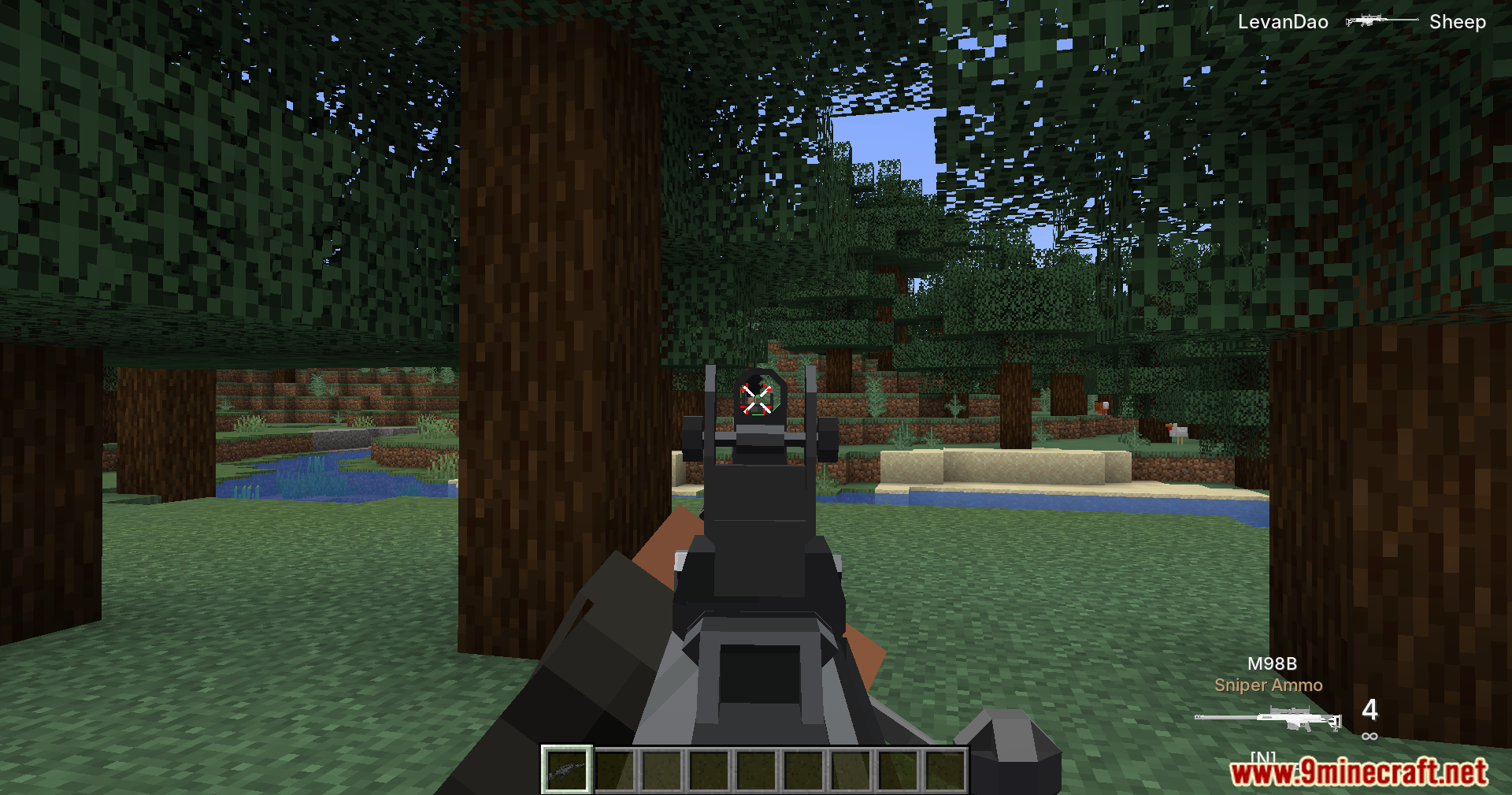Click the sniper rifle icon in the ammo HUD
The height and width of the screenshot is (795, 1512).
click(x=1268, y=719)
